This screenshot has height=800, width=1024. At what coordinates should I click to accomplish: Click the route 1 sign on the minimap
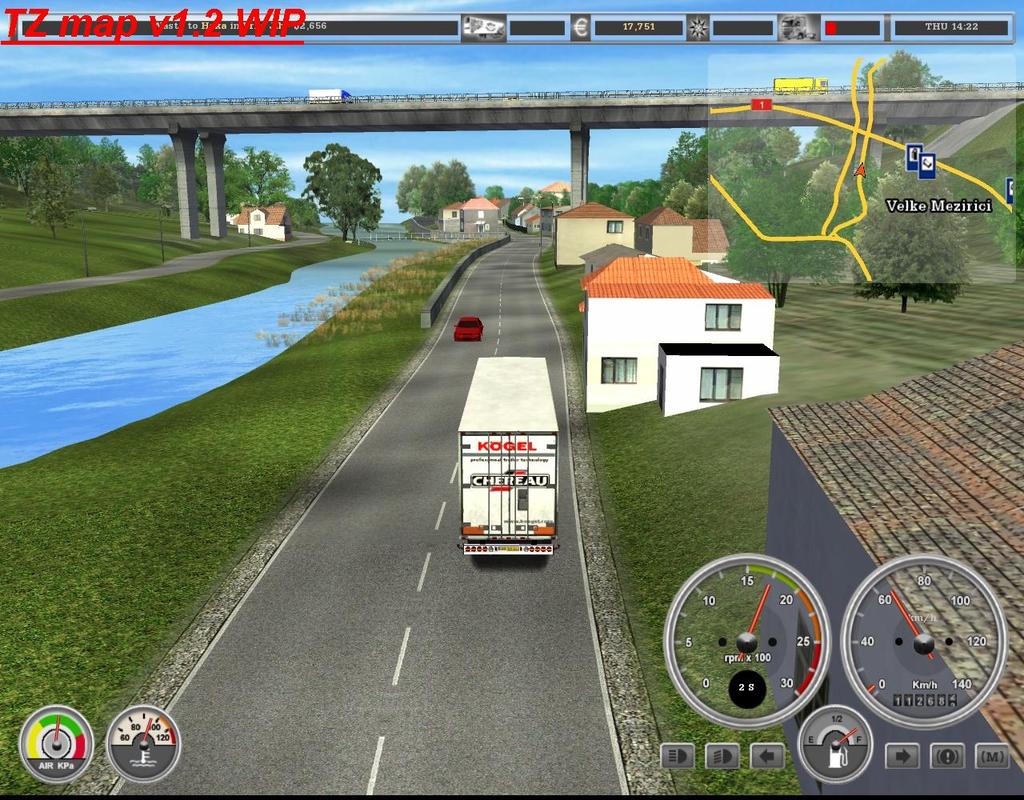point(762,104)
